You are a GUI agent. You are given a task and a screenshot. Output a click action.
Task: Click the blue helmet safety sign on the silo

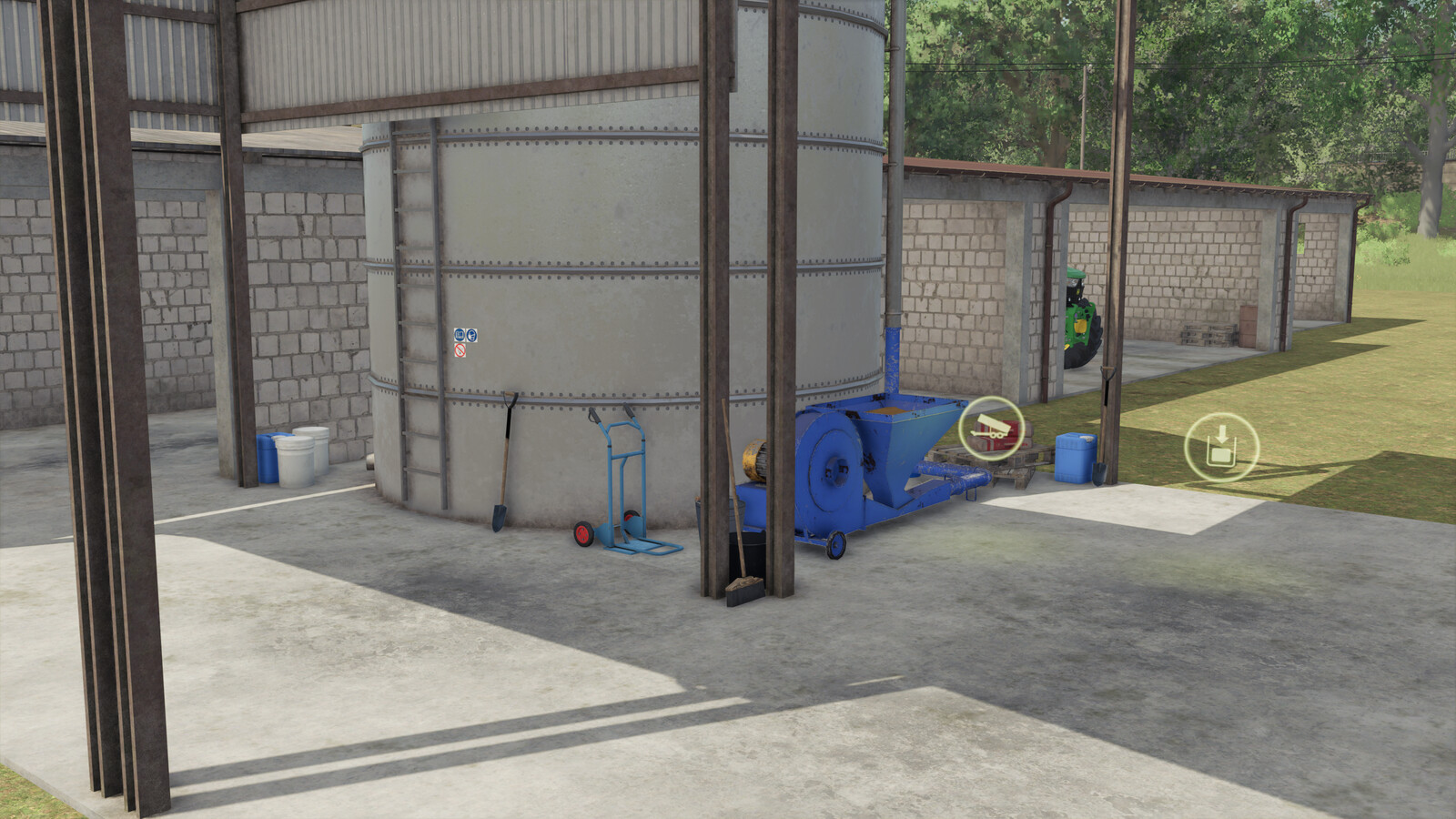[472, 335]
